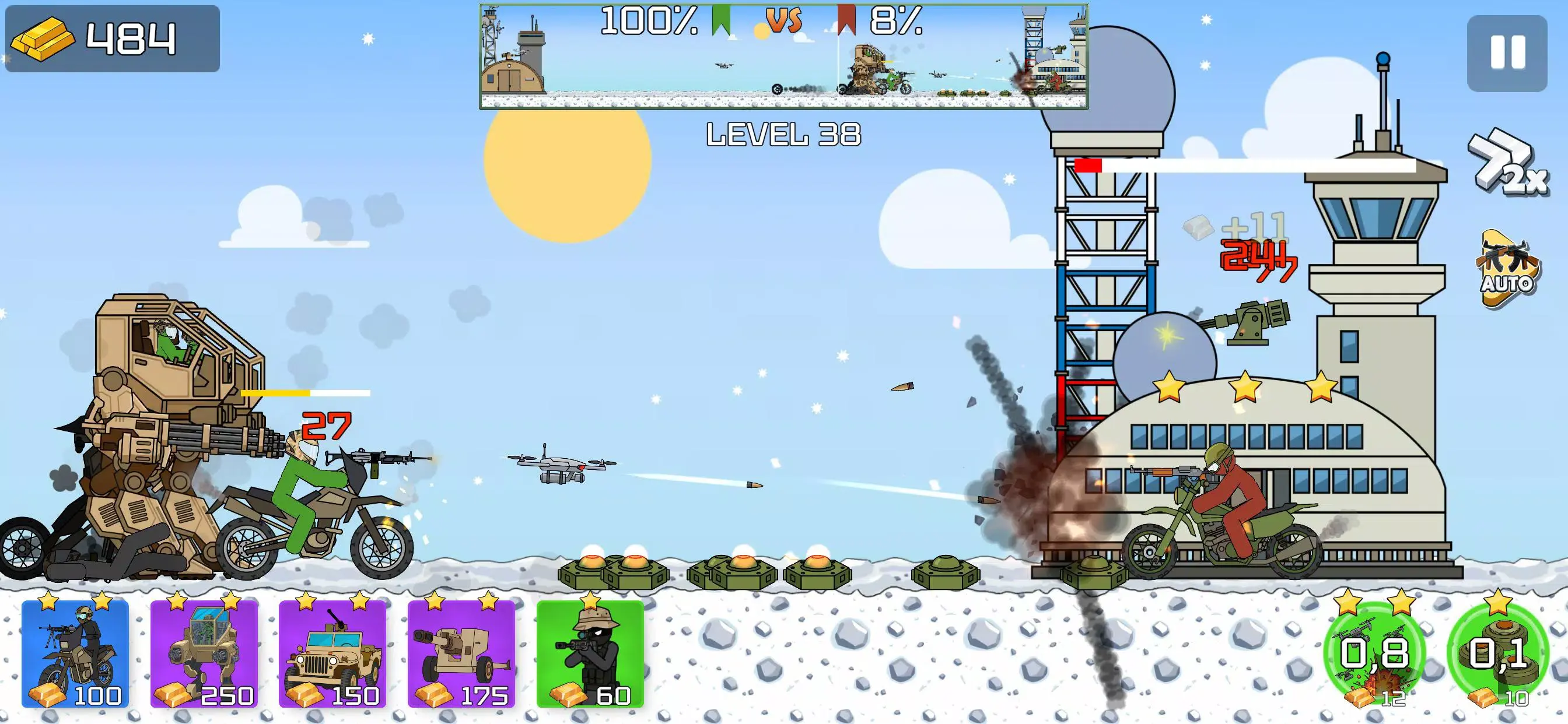Deploy the artillery cannon for 175 gold
This screenshot has width=1568, height=724.
pyautogui.click(x=461, y=653)
